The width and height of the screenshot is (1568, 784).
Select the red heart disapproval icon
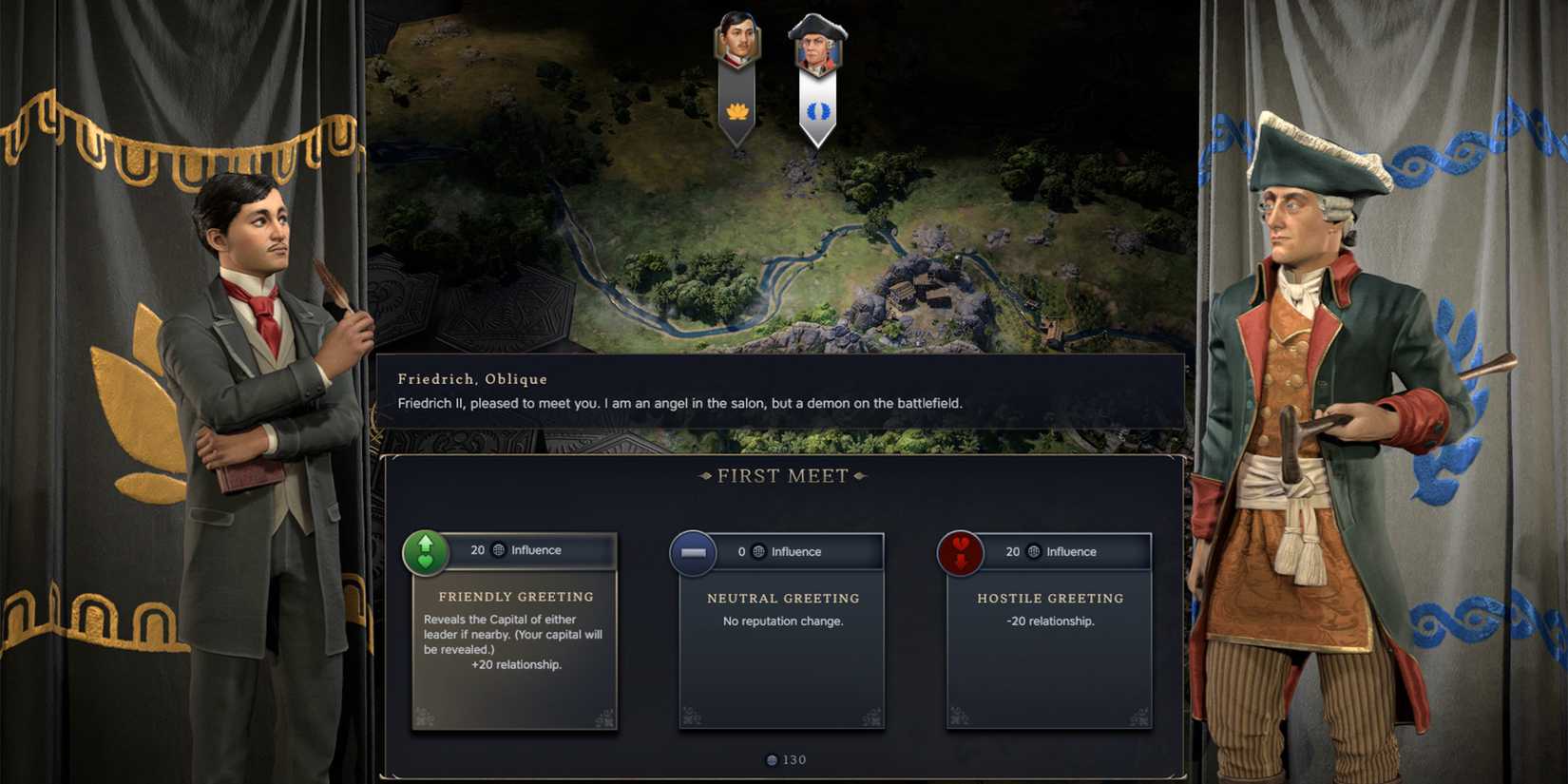coord(961,551)
